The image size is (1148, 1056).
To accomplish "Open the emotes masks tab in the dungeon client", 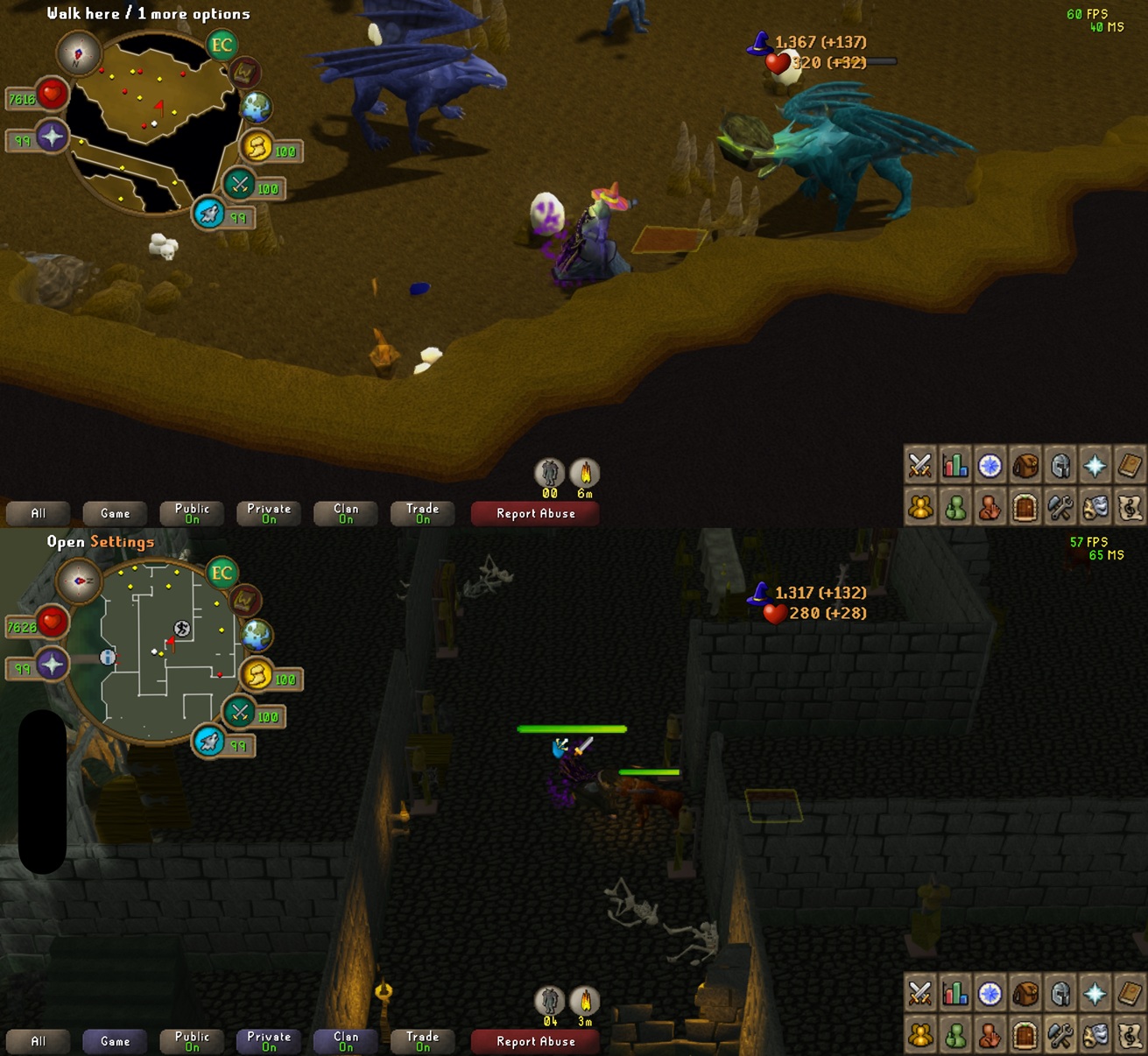I will click(x=1095, y=1035).
